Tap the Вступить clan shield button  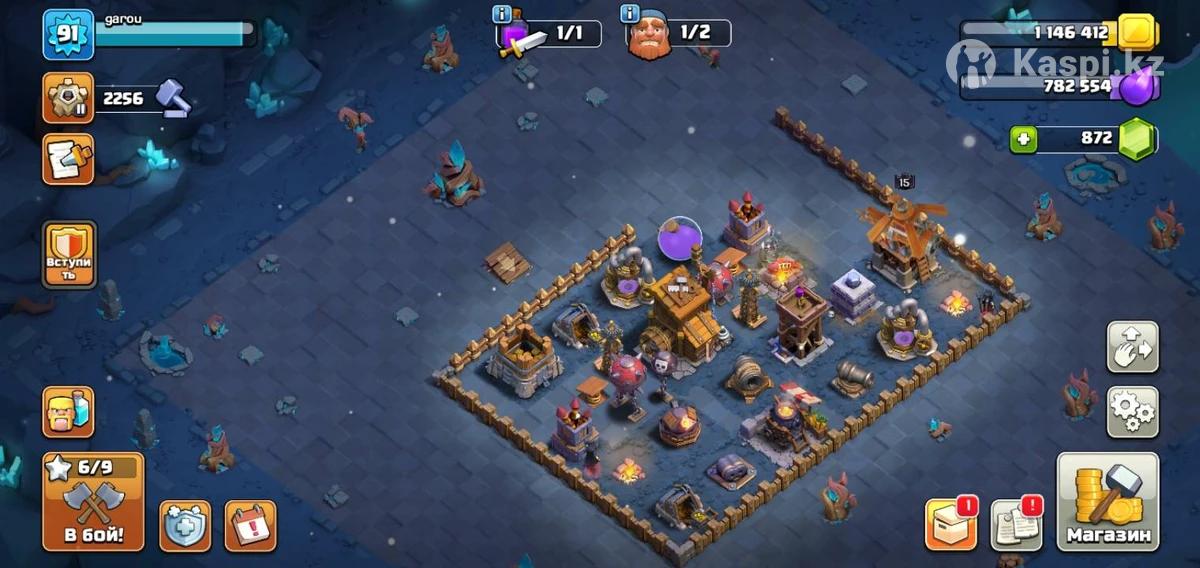(x=69, y=255)
